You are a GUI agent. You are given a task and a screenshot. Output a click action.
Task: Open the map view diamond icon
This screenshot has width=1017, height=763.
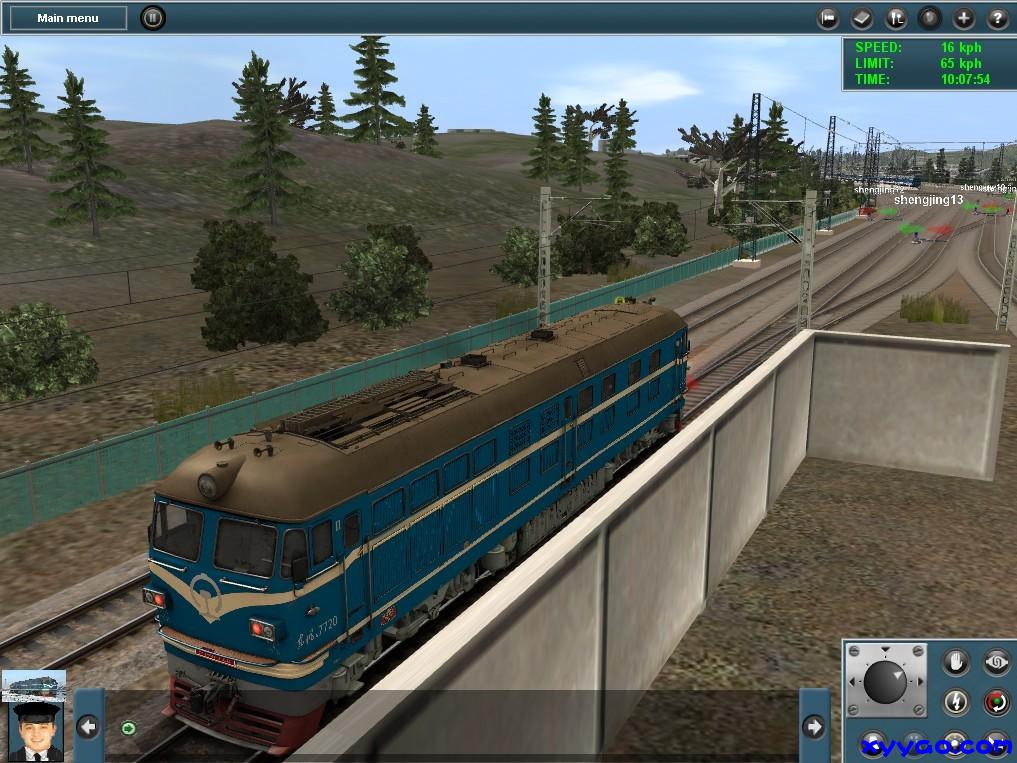click(x=862, y=18)
